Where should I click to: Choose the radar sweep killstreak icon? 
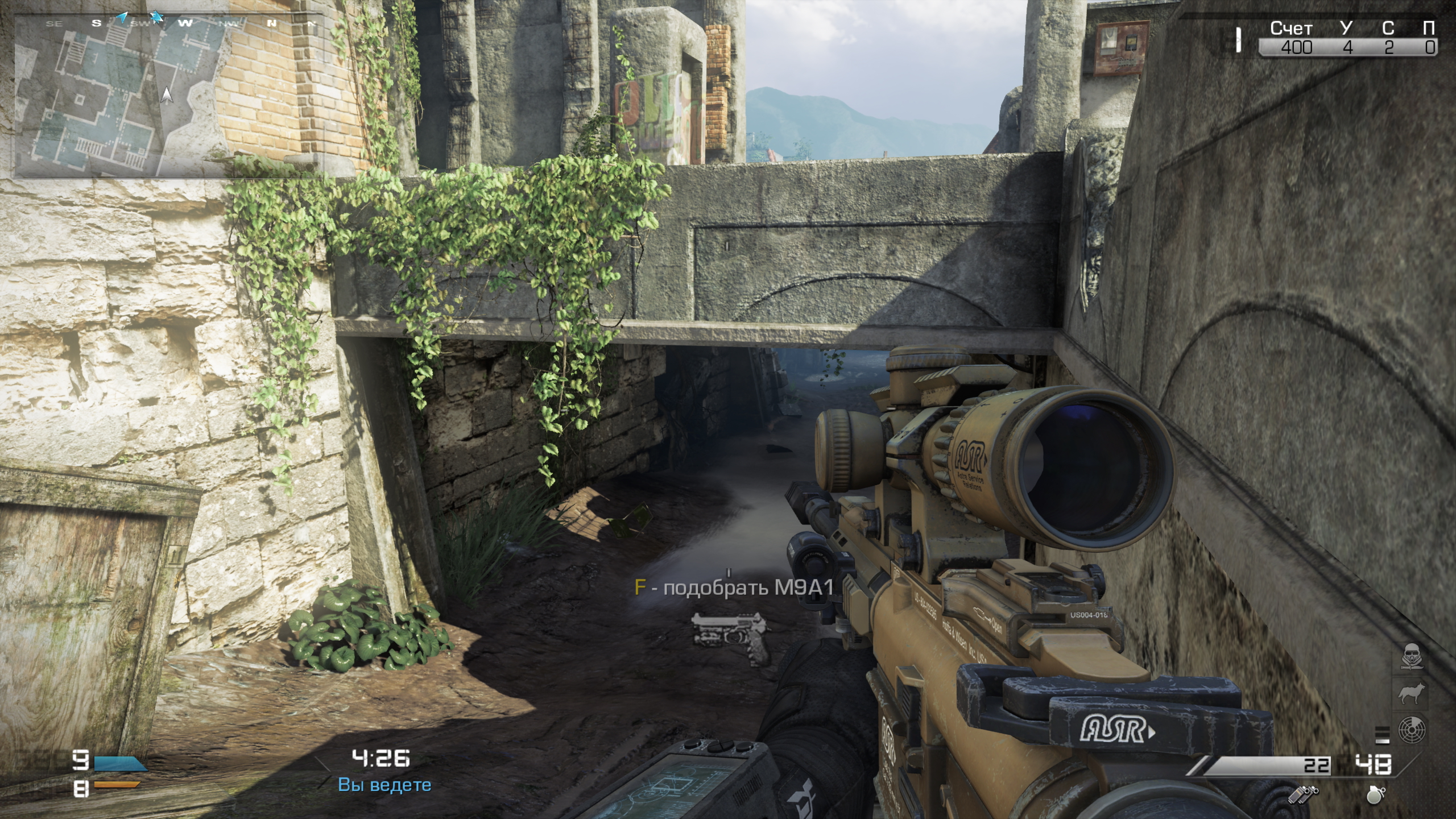1411,730
